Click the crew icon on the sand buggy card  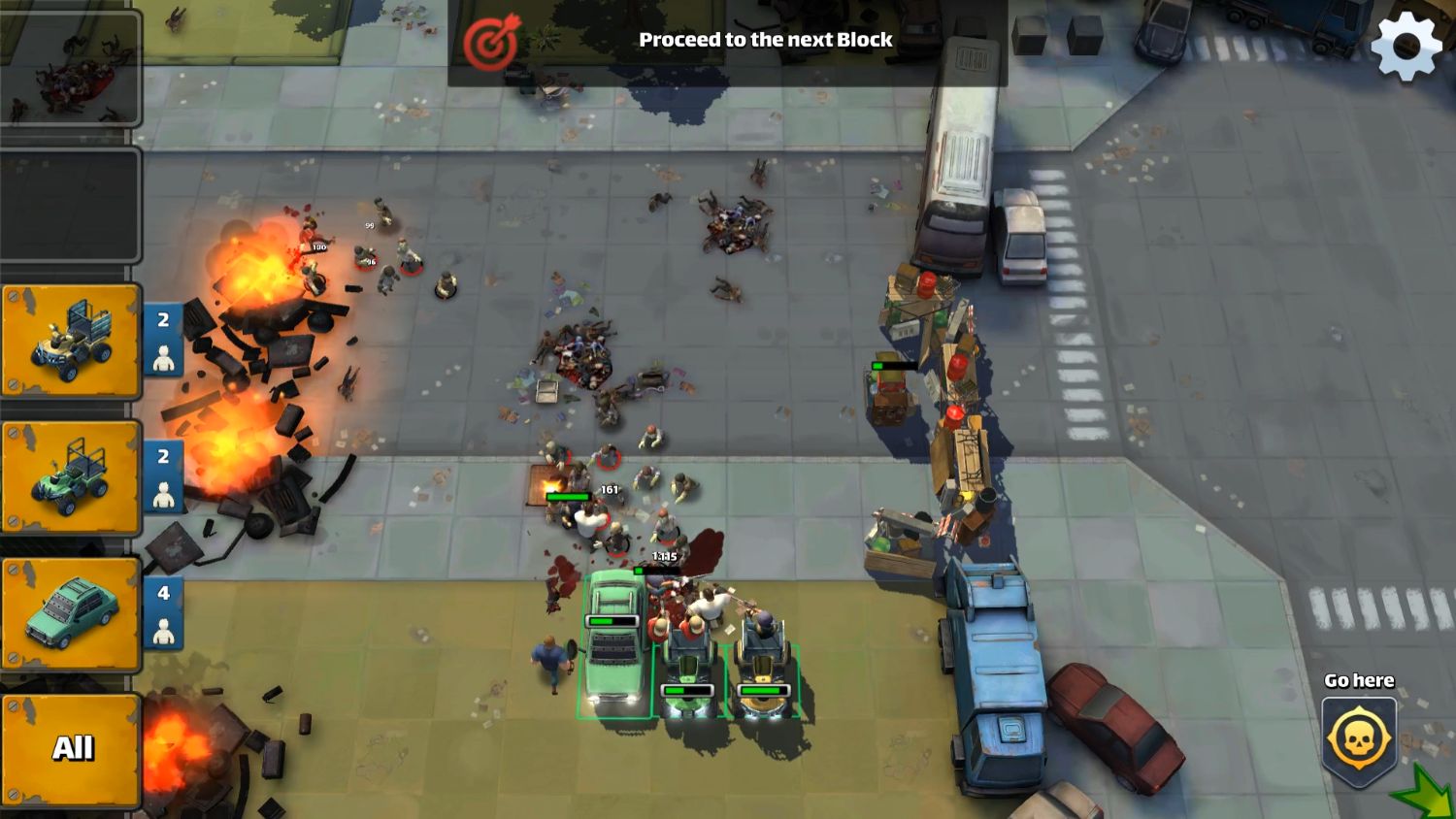[x=164, y=359]
